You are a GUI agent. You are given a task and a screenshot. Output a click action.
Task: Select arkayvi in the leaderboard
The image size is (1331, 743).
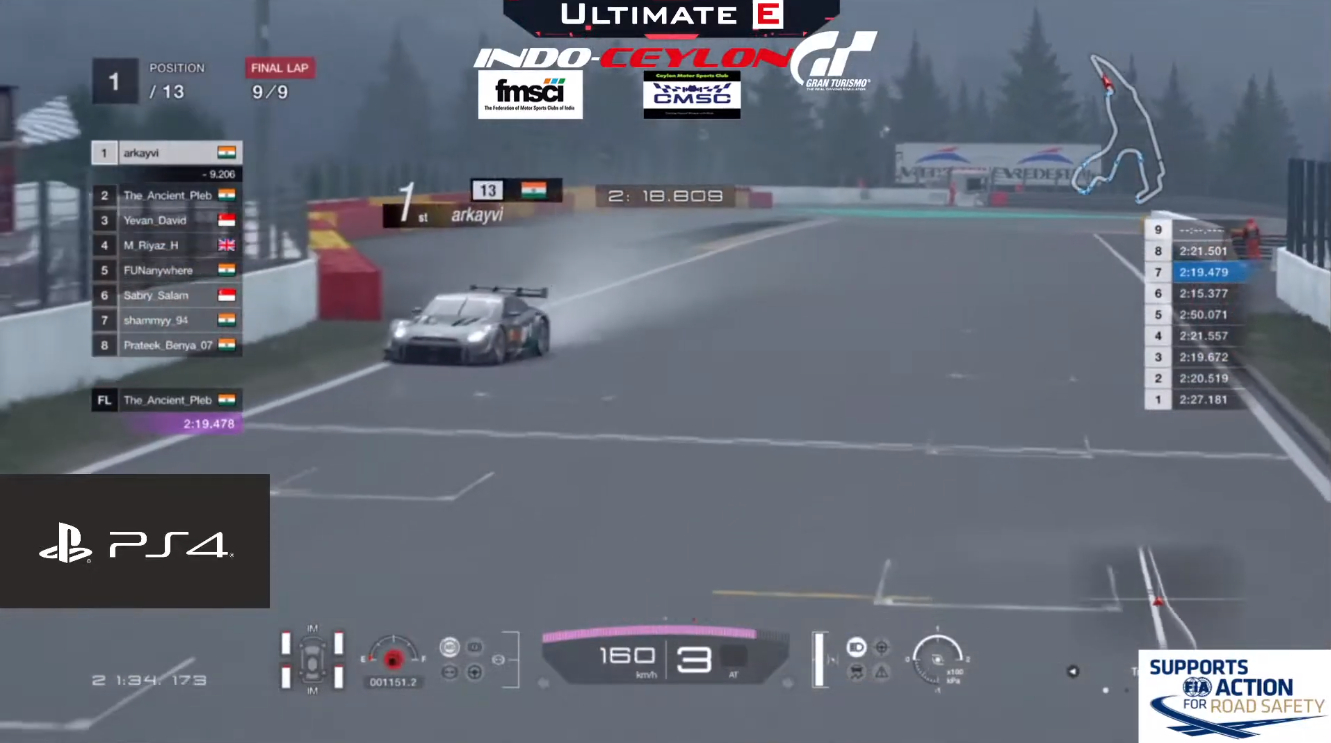pyautogui.click(x=166, y=153)
